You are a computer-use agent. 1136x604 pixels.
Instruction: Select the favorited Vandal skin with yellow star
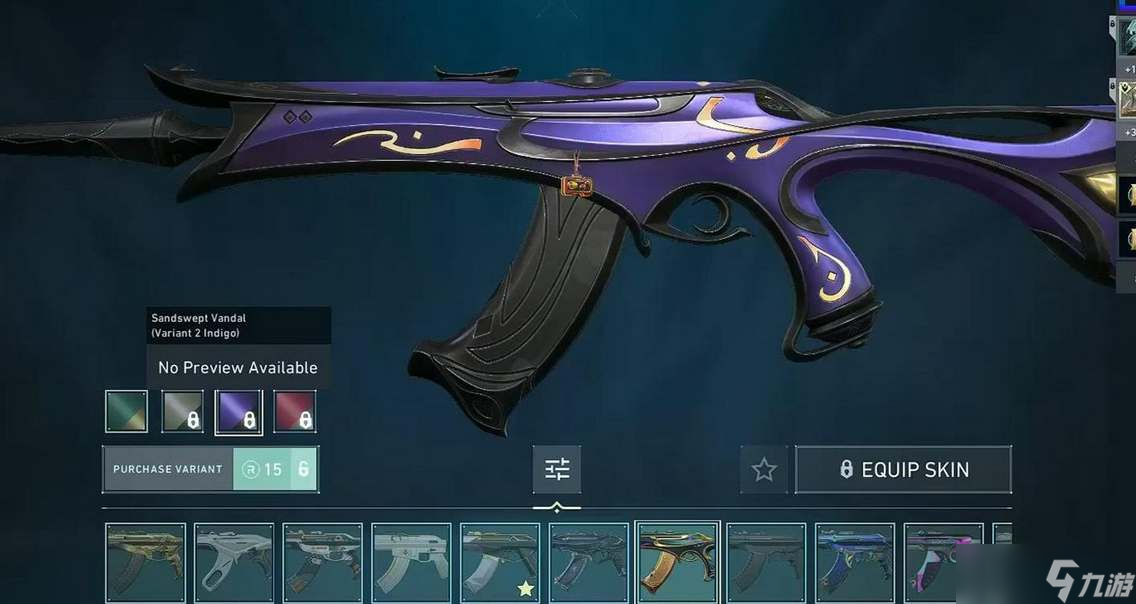click(x=500, y=562)
